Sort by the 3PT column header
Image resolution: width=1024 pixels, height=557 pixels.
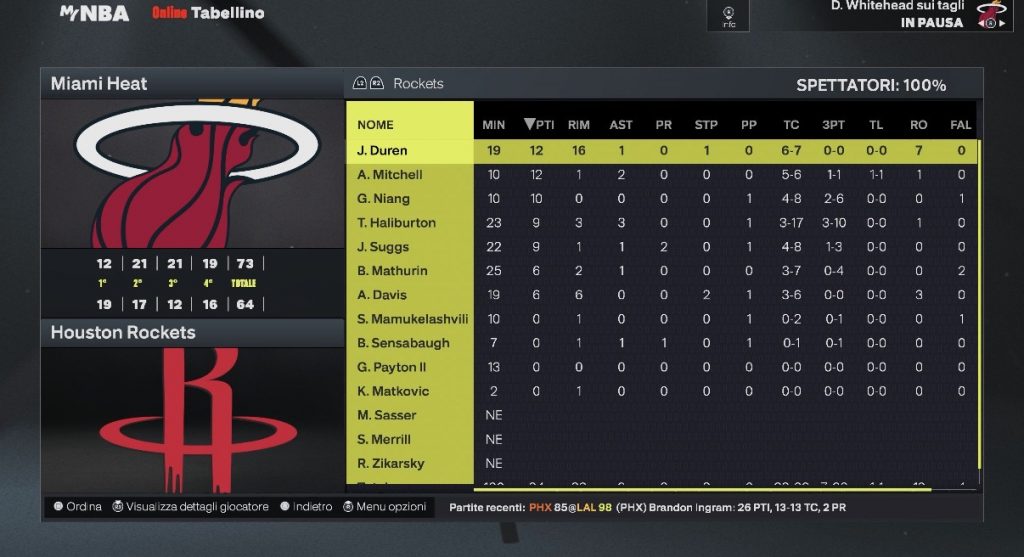(x=833, y=125)
